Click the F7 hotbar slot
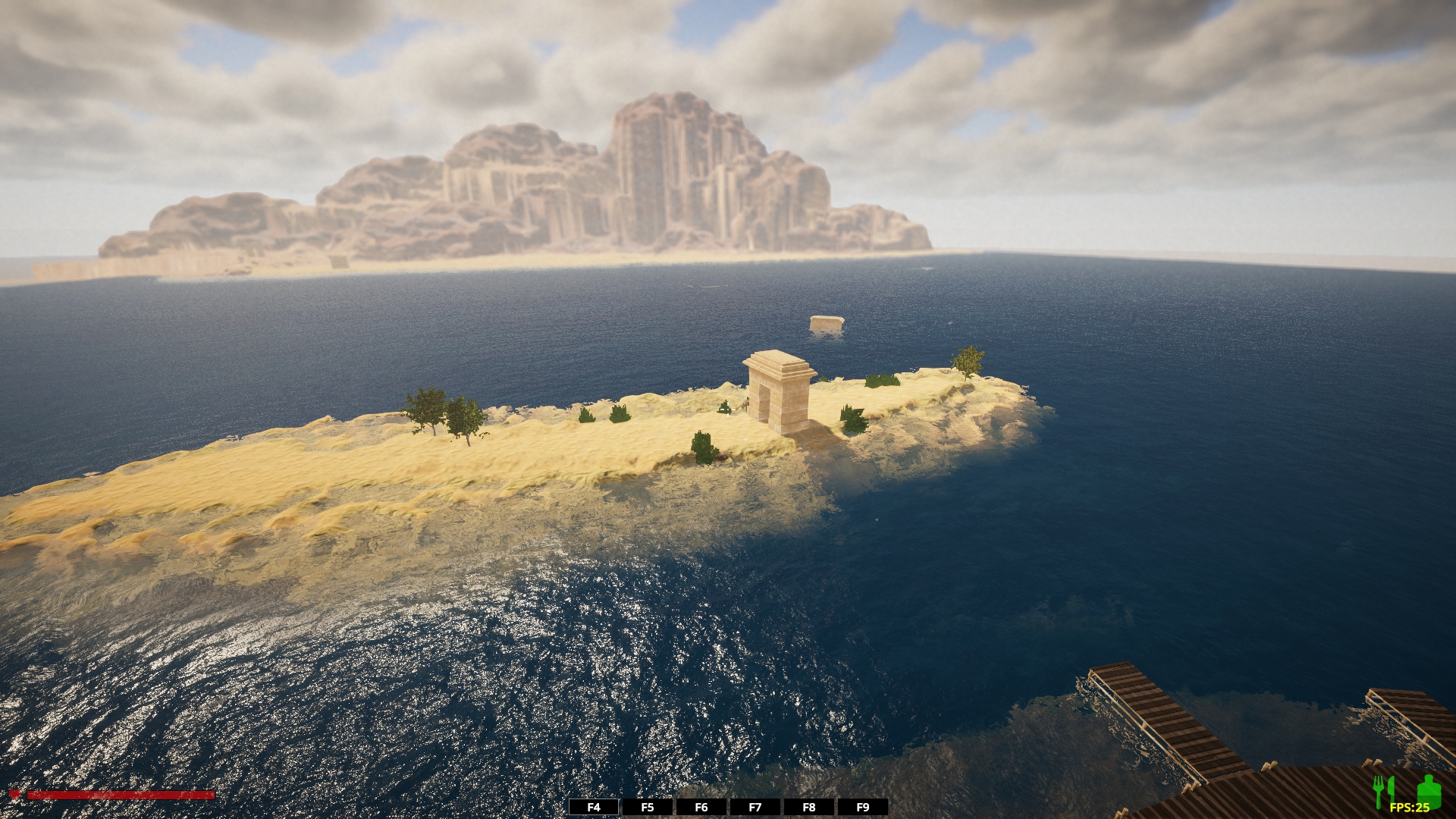Viewport: 1456px width, 819px height. (x=755, y=808)
